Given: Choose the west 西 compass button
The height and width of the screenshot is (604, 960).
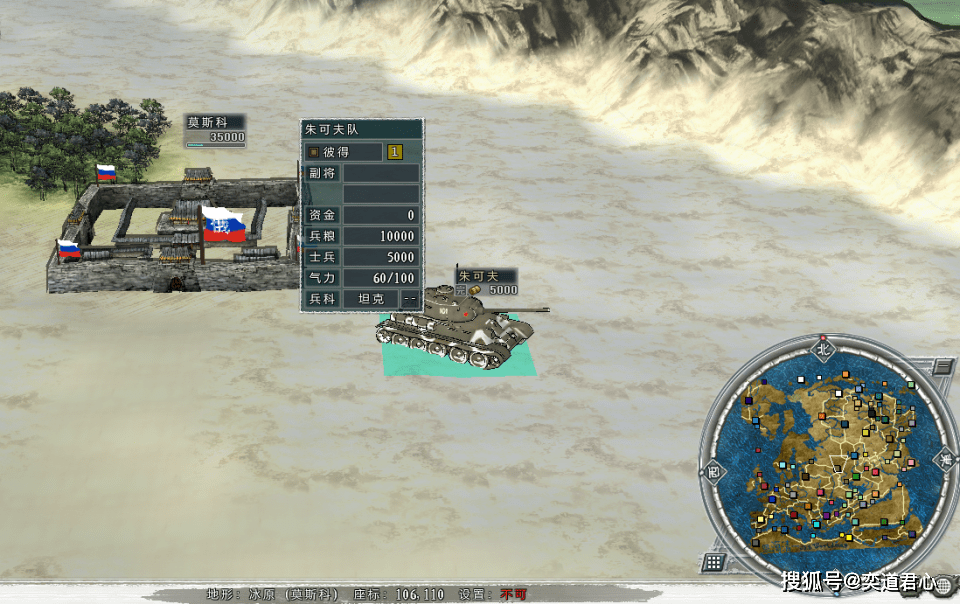Looking at the screenshot, I should [712, 470].
